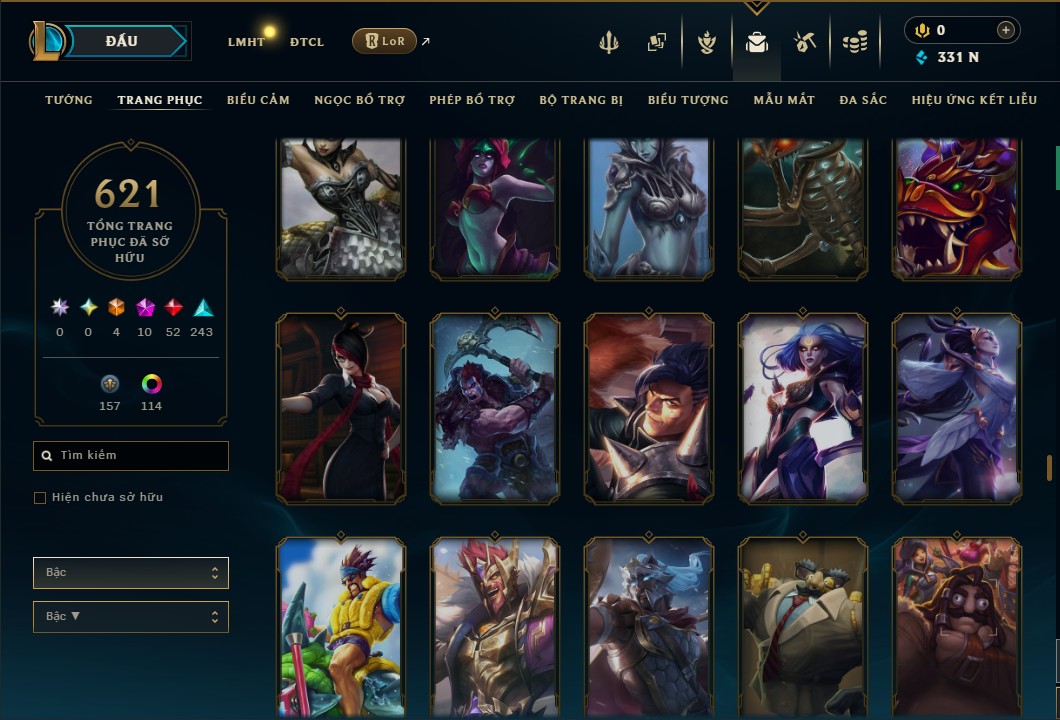Viewport: 1060px width, 720px height.
Task: Switch to the LMHT game tab
Action: [246, 42]
